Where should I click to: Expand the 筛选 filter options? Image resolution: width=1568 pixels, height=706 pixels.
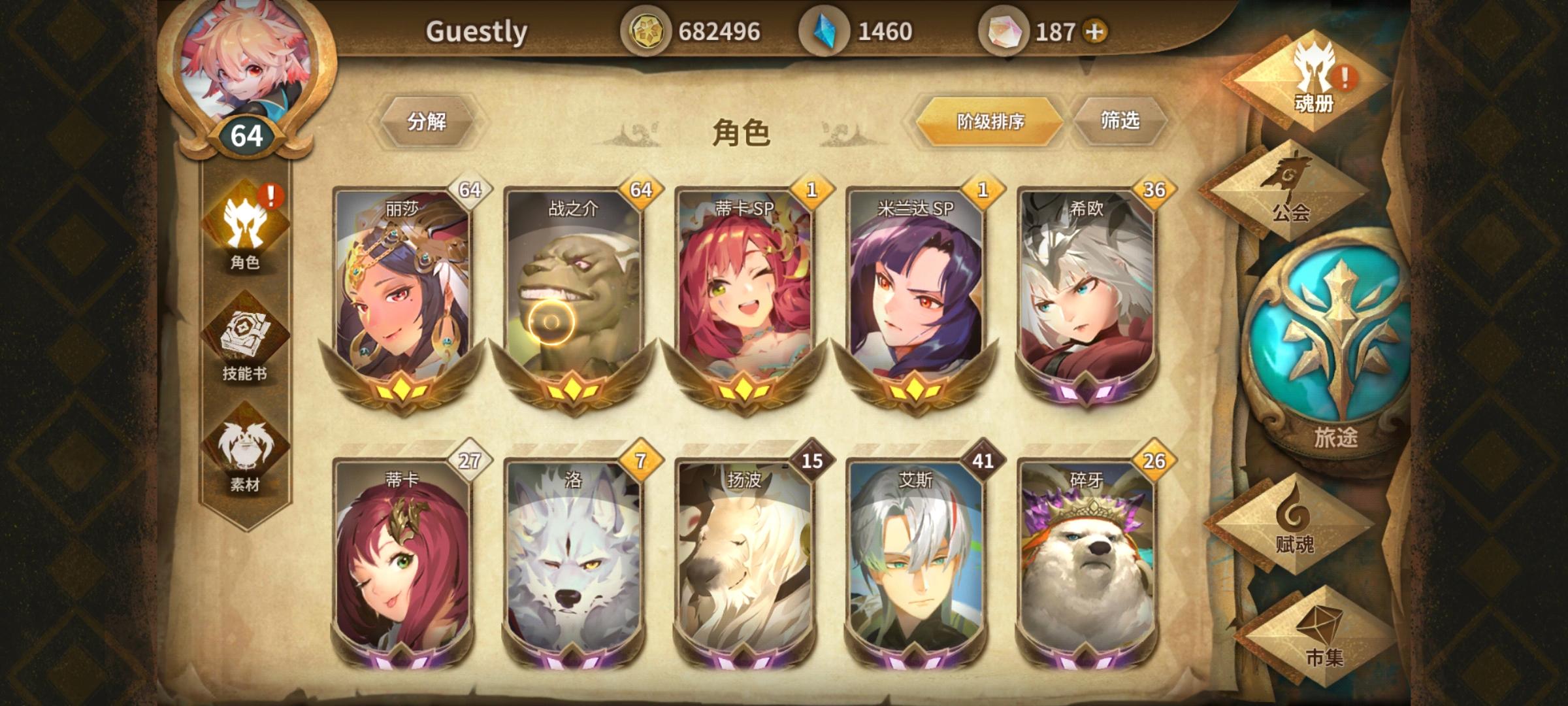pyautogui.click(x=1119, y=121)
